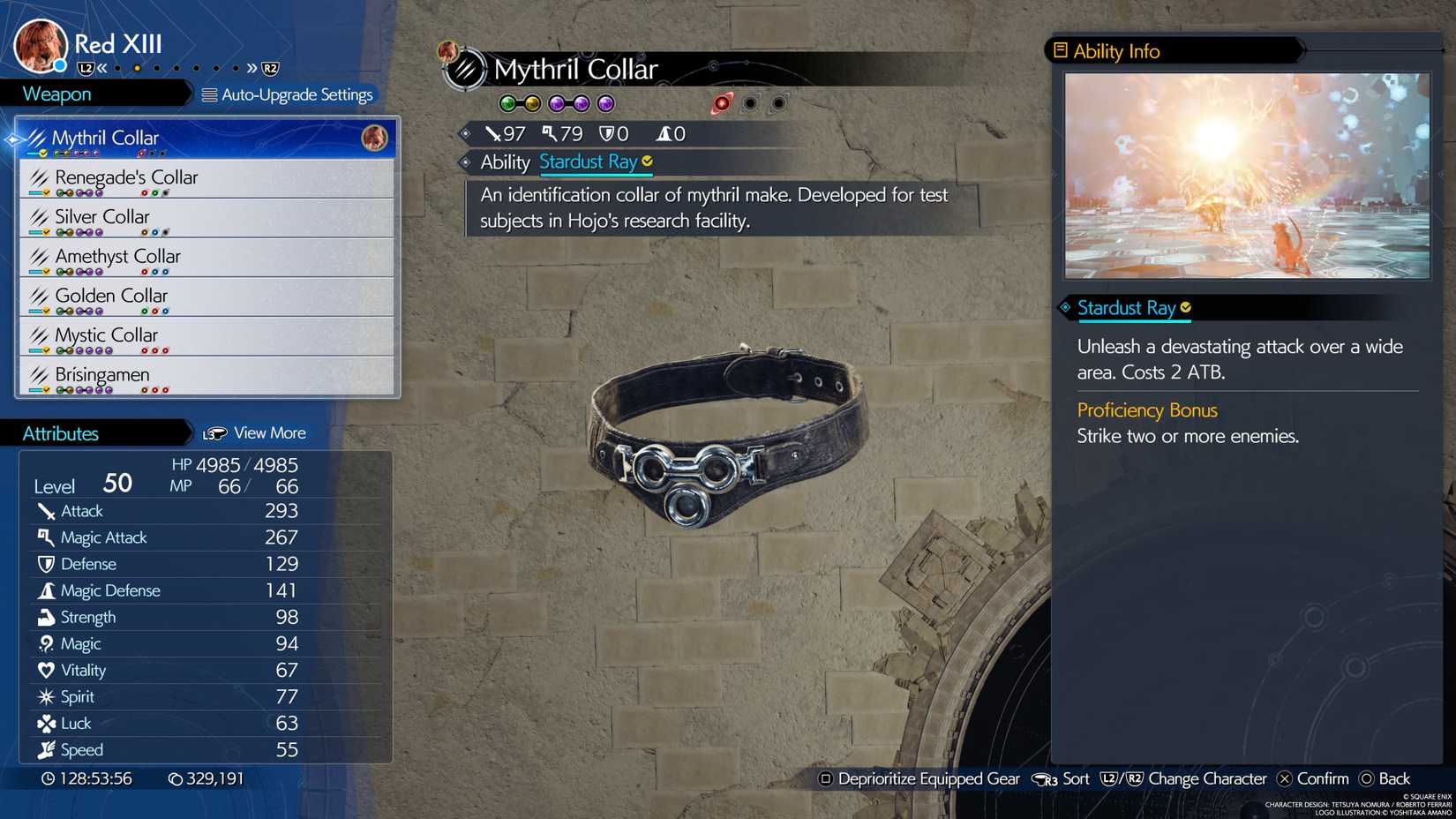Click the Vitality heart icon
The image size is (1456, 819).
click(x=45, y=670)
